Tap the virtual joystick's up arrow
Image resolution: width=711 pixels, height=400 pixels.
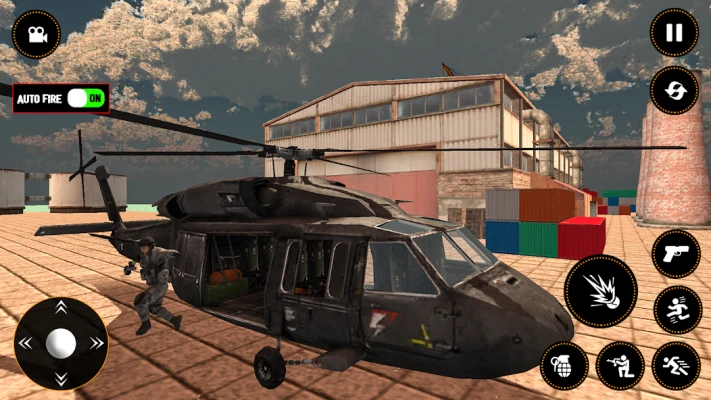tap(61, 308)
